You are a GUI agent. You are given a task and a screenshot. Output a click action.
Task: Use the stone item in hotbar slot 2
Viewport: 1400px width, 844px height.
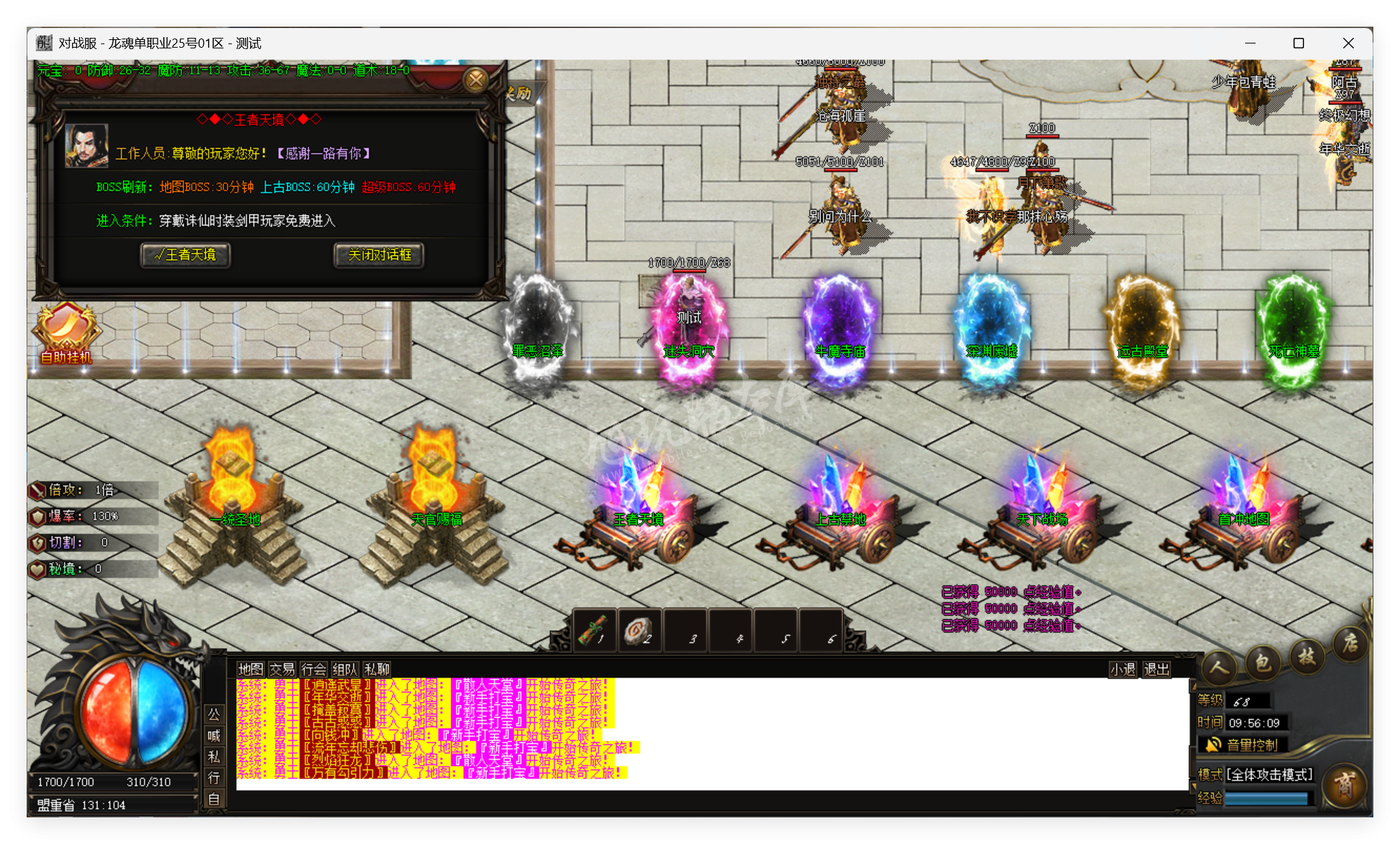(x=639, y=630)
